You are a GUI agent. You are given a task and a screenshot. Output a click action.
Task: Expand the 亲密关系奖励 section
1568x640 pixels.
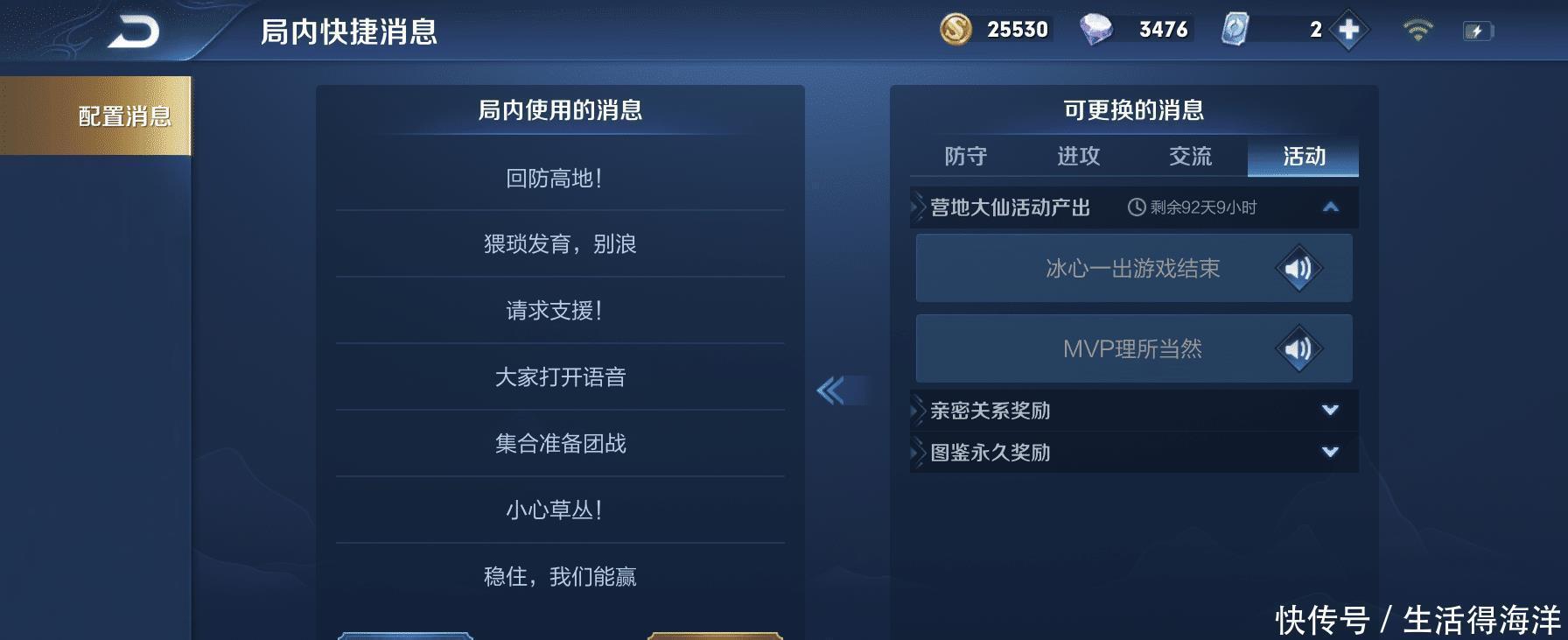[1330, 409]
